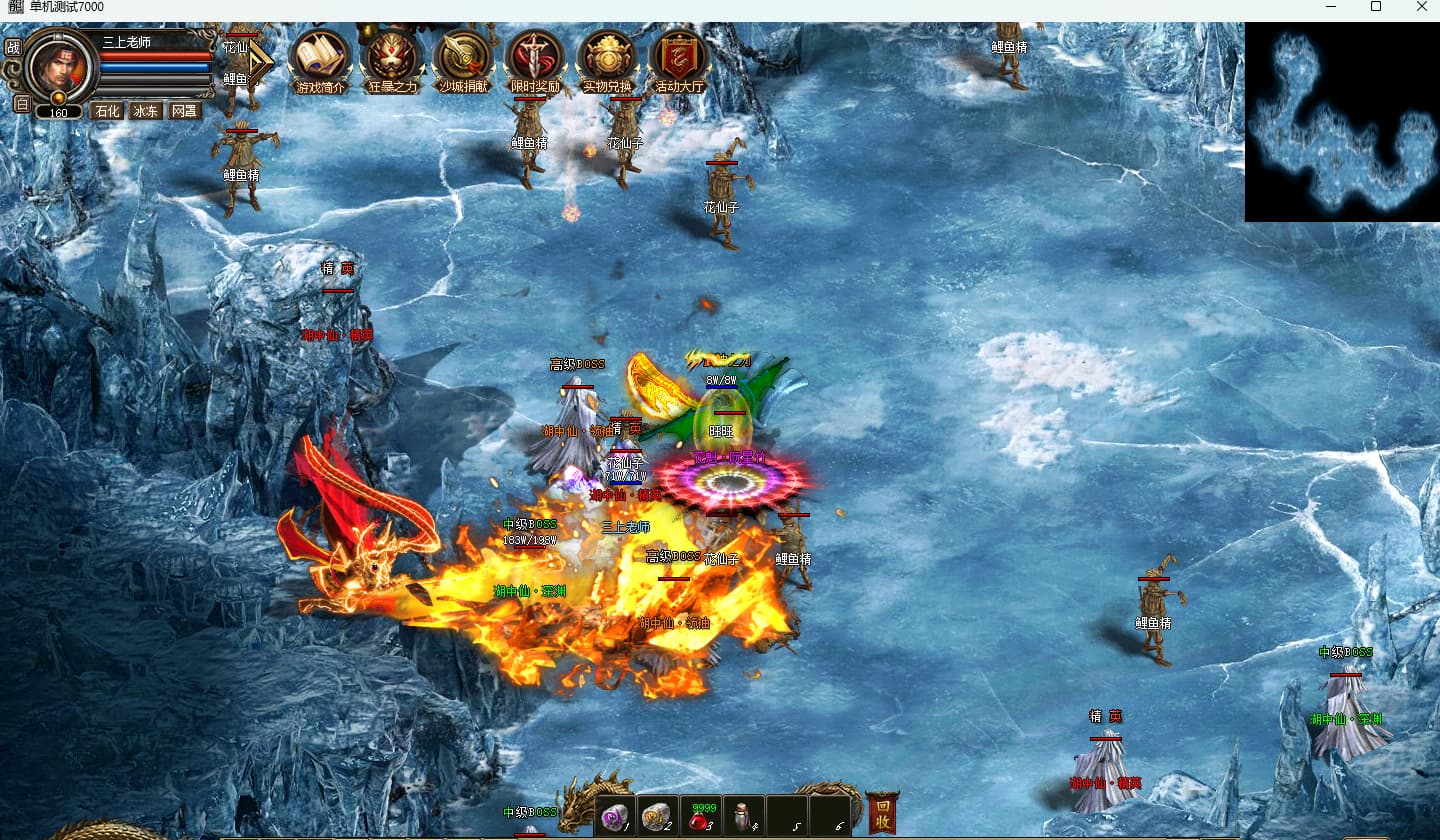The width and height of the screenshot is (1440, 840).
Task: Open the 游戏简介 game guide book icon
Action: 319,59
